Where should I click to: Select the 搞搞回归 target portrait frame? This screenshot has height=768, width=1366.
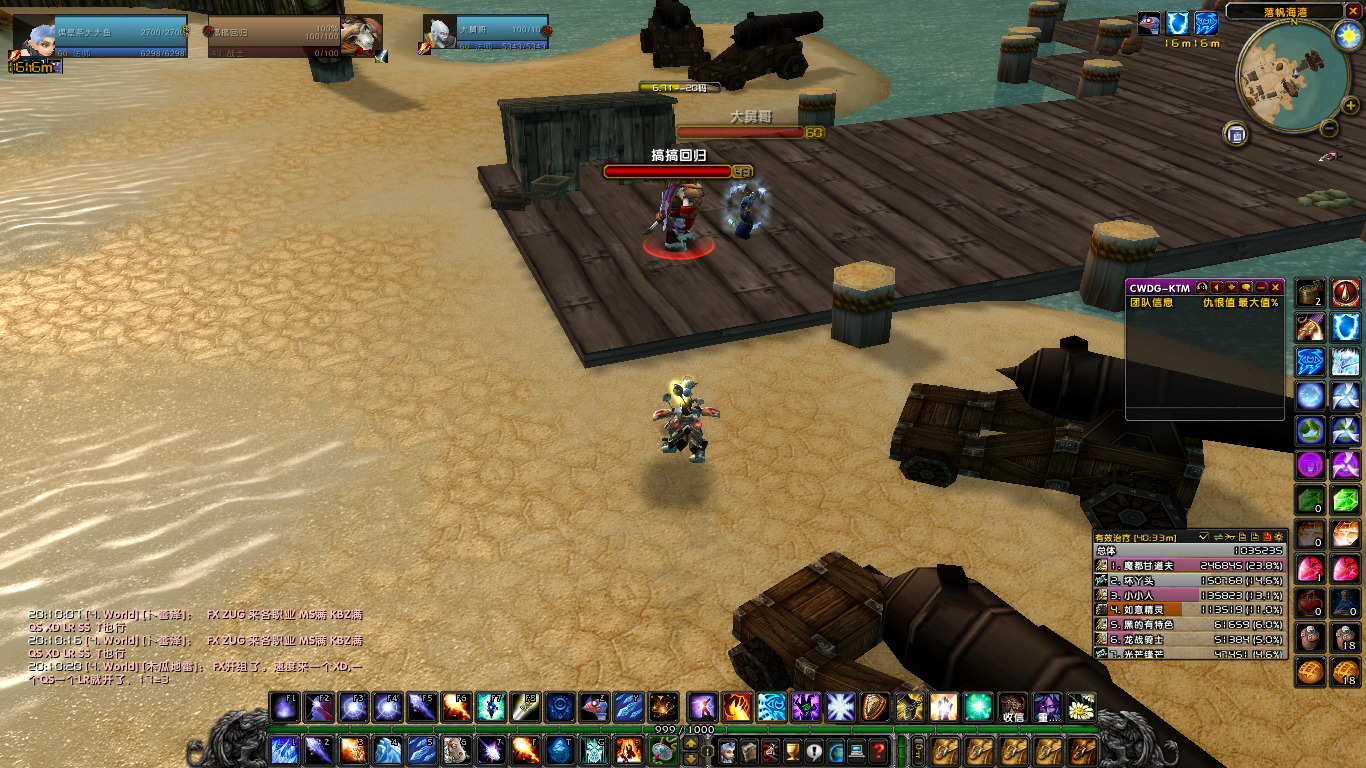tap(362, 36)
